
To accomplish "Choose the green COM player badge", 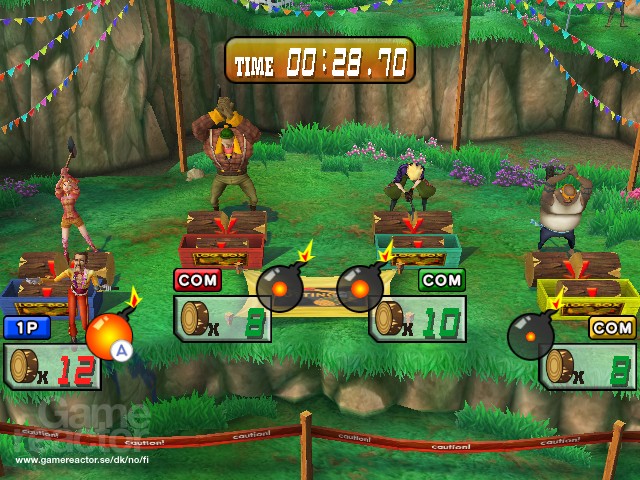I will (x=441, y=280).
